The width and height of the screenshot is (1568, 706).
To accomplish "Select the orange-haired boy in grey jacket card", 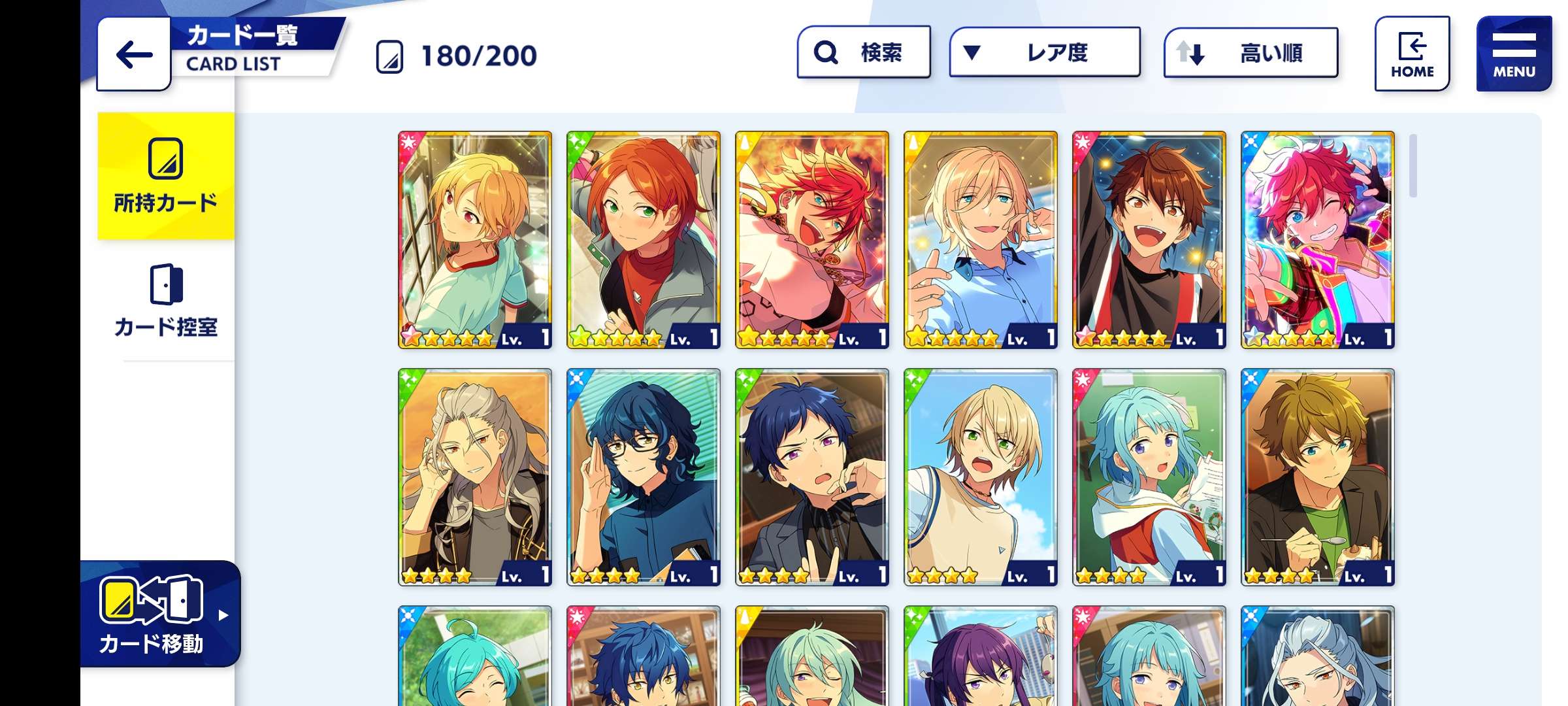I will pyautogui.click(x=644, y=240).
